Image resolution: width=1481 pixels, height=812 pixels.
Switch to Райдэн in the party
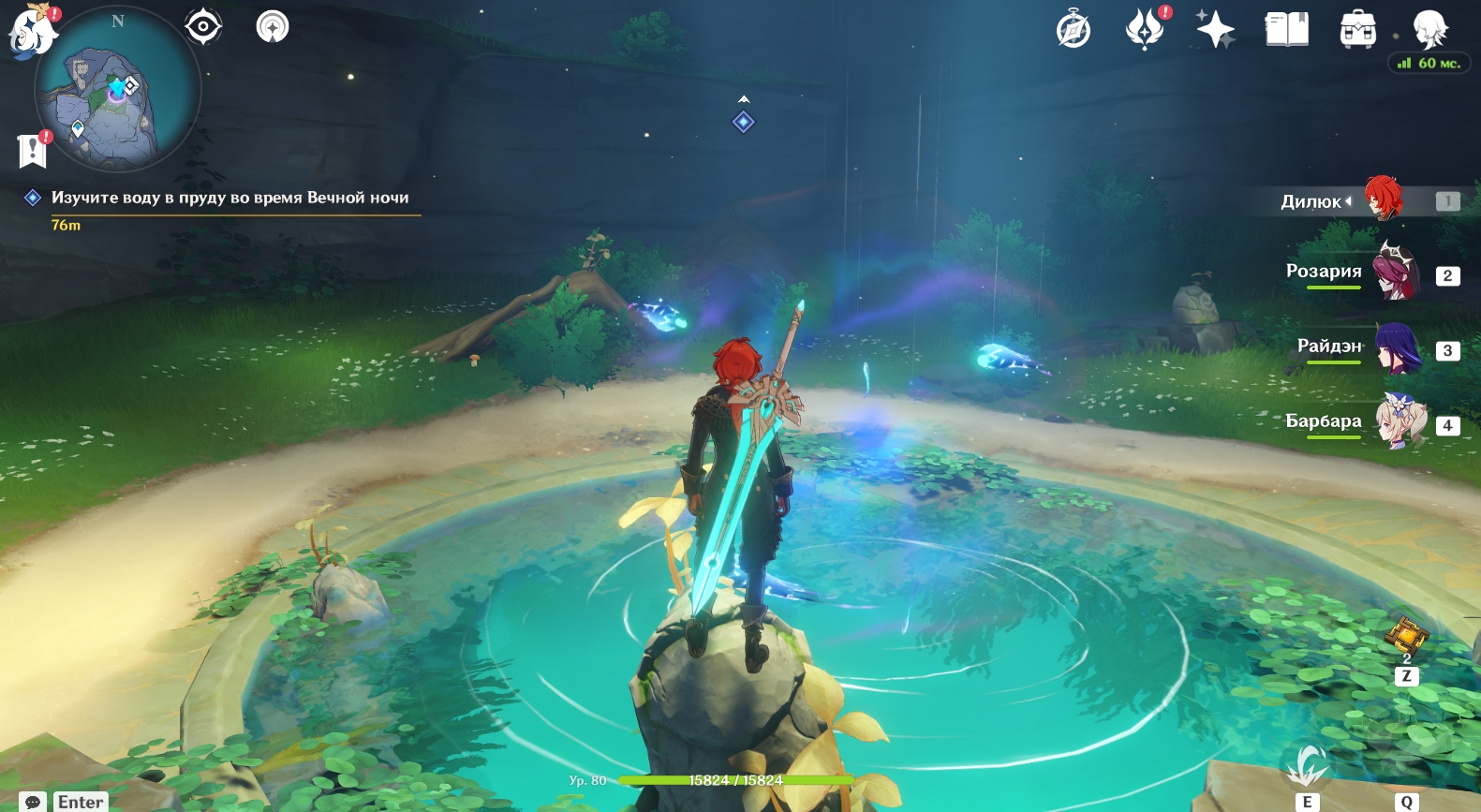coord(1396,347)
